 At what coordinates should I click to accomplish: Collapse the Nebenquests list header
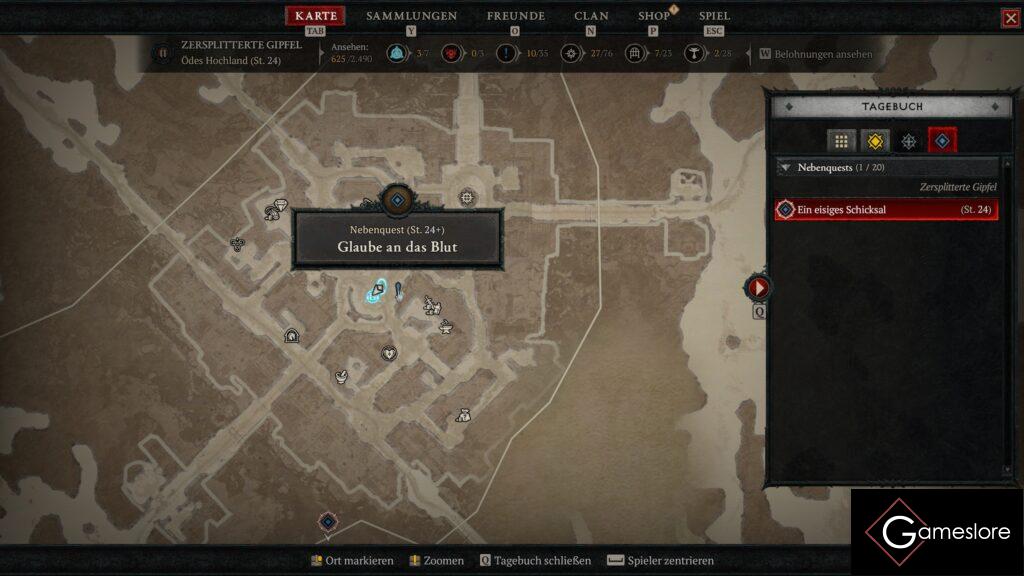[786, 168]
